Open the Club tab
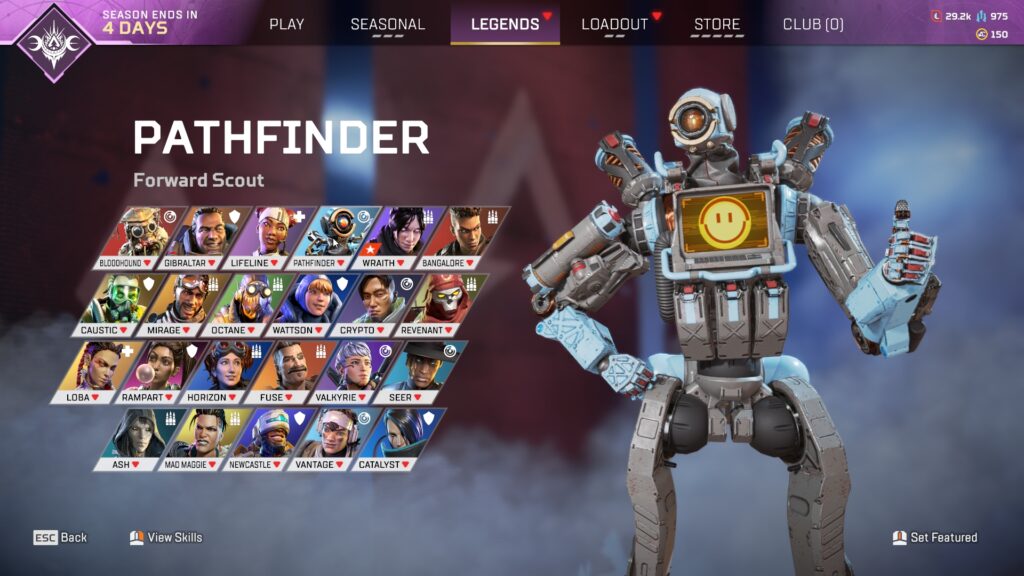This screenshot has height=576, width=1024. point(812,24)
